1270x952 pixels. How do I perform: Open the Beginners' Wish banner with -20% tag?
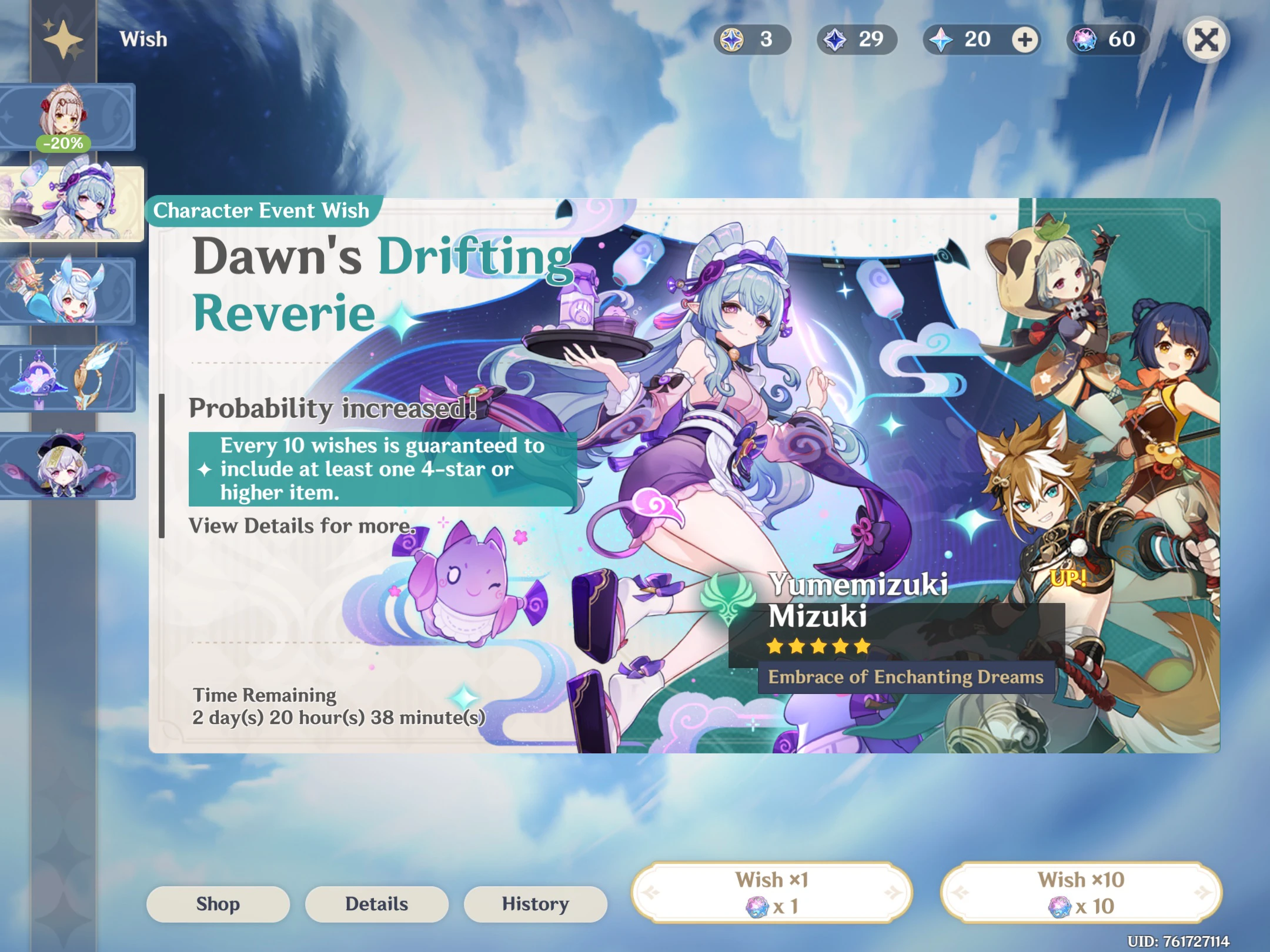tap(69, 115)
